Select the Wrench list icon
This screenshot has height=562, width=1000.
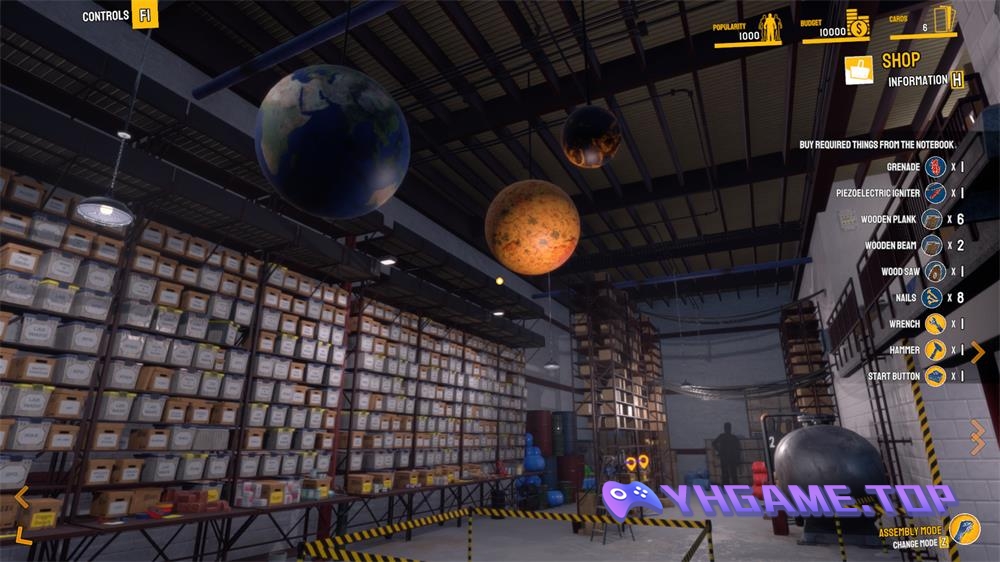(x=936, y=324)
